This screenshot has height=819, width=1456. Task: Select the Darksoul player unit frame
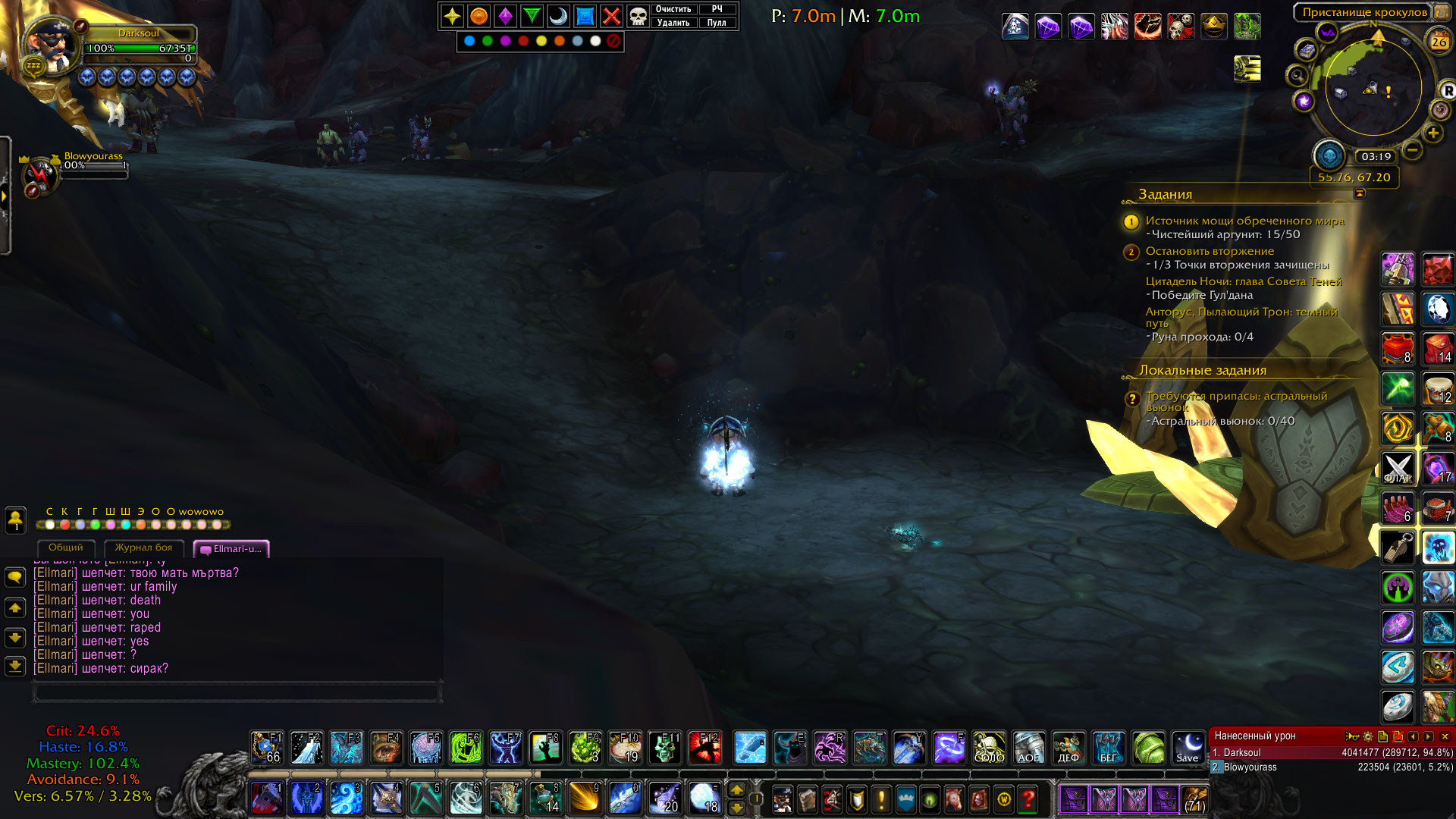[x=139, y=33]
